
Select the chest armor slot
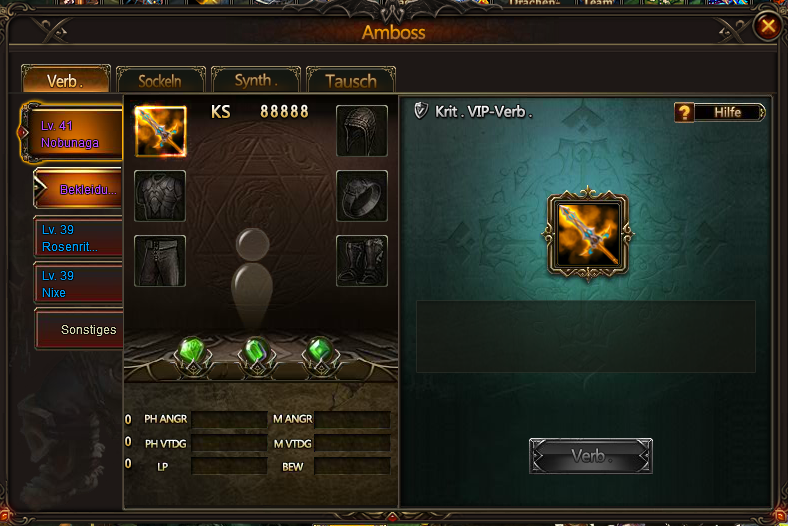[x=160, y=196]
